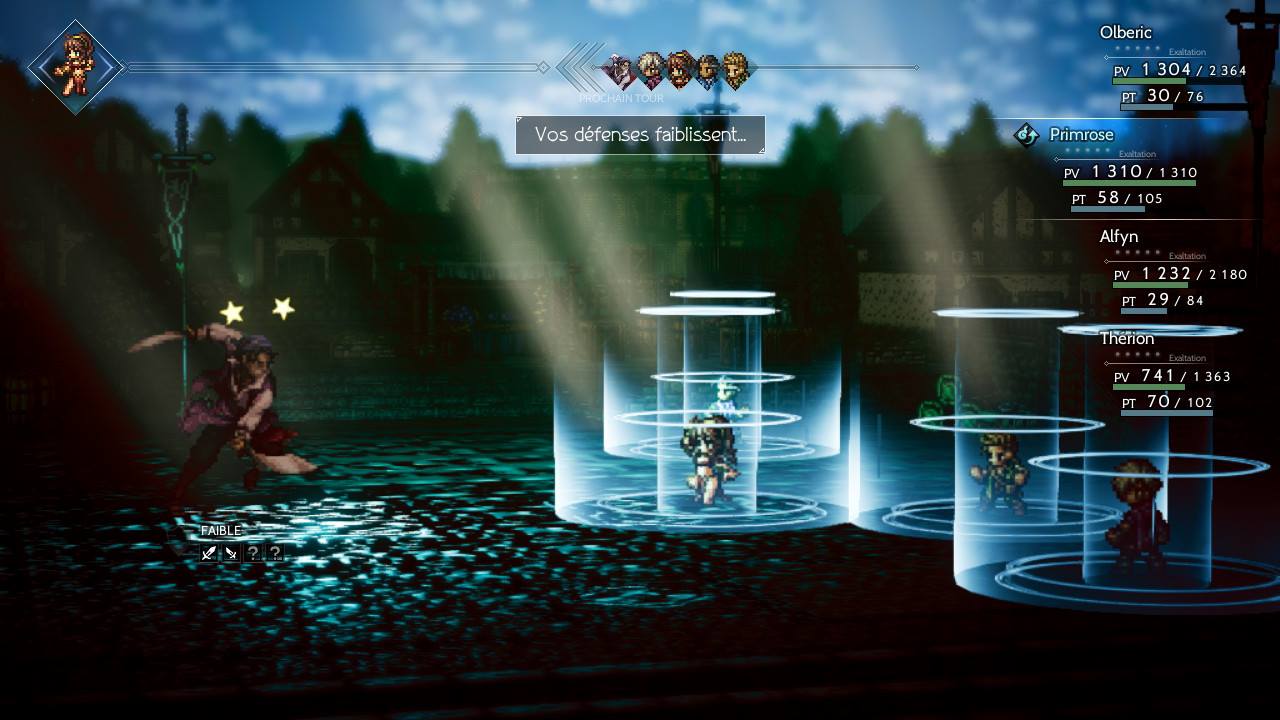Select the current-turn Primrose portrait diamond
The height and width of the screenshot is (720, 1280).
(x=76, y=67)
